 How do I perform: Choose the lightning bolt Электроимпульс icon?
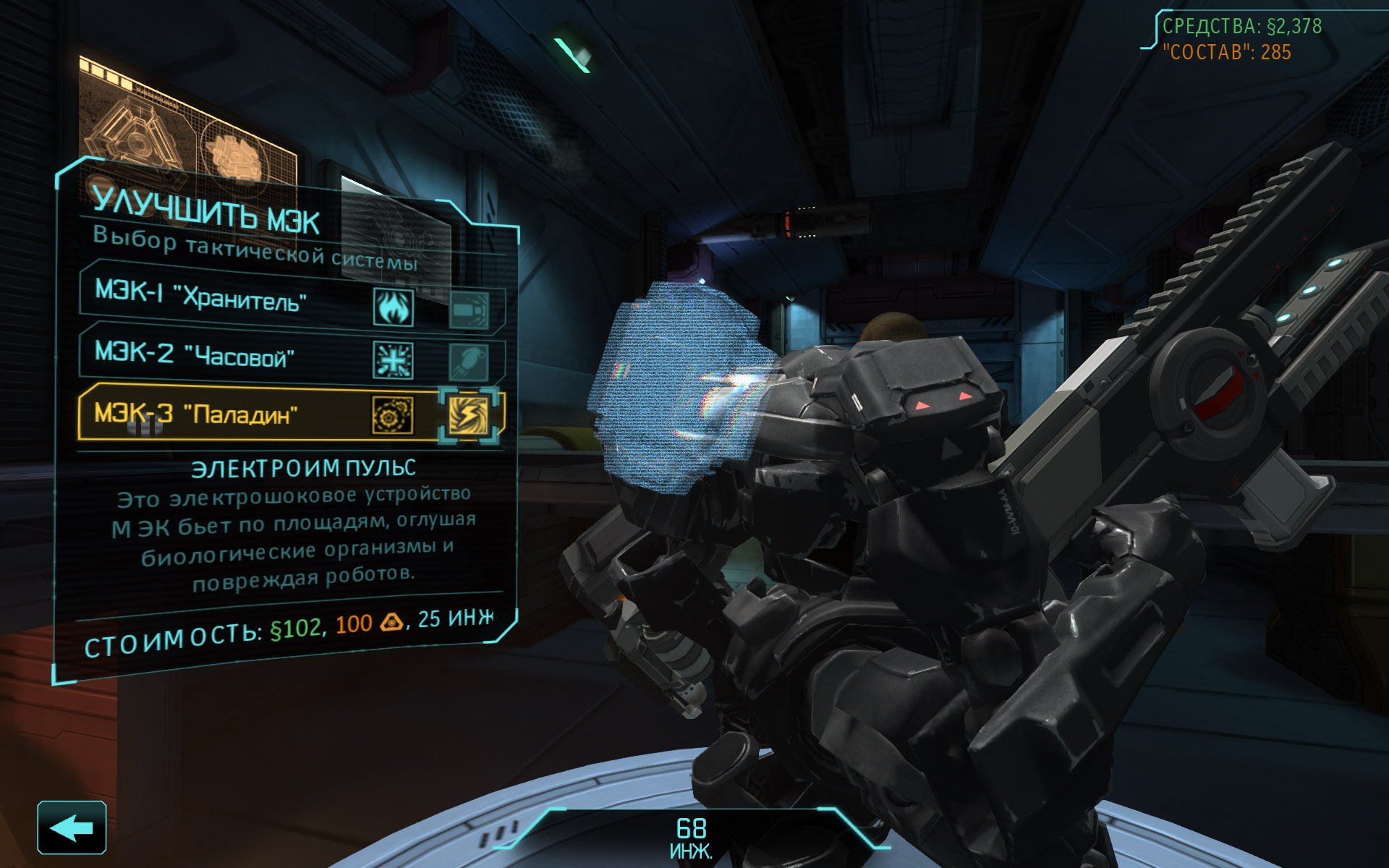coord(469,415)
